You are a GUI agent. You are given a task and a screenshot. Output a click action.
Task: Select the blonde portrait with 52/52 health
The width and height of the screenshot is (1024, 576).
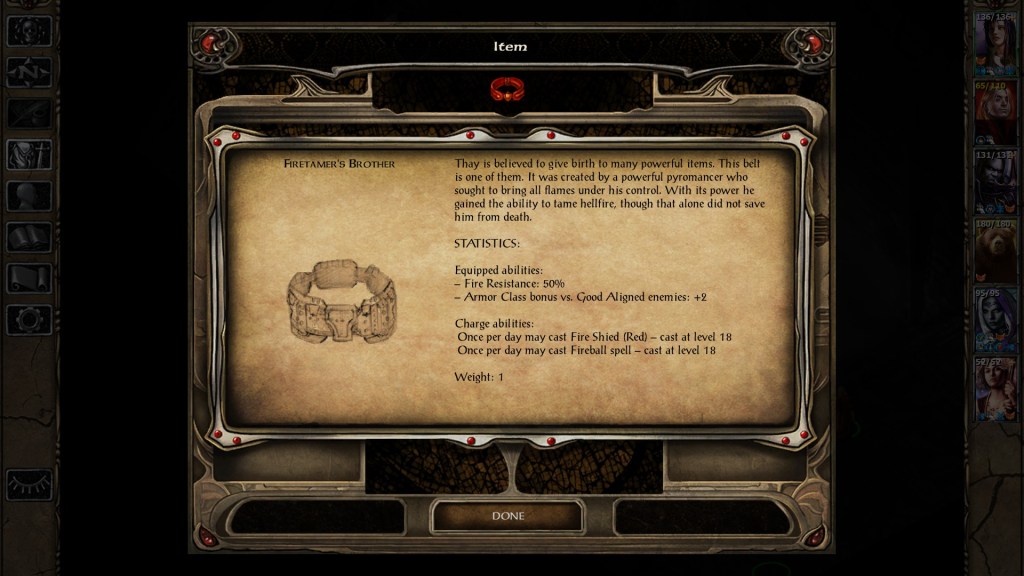[996, 388]
